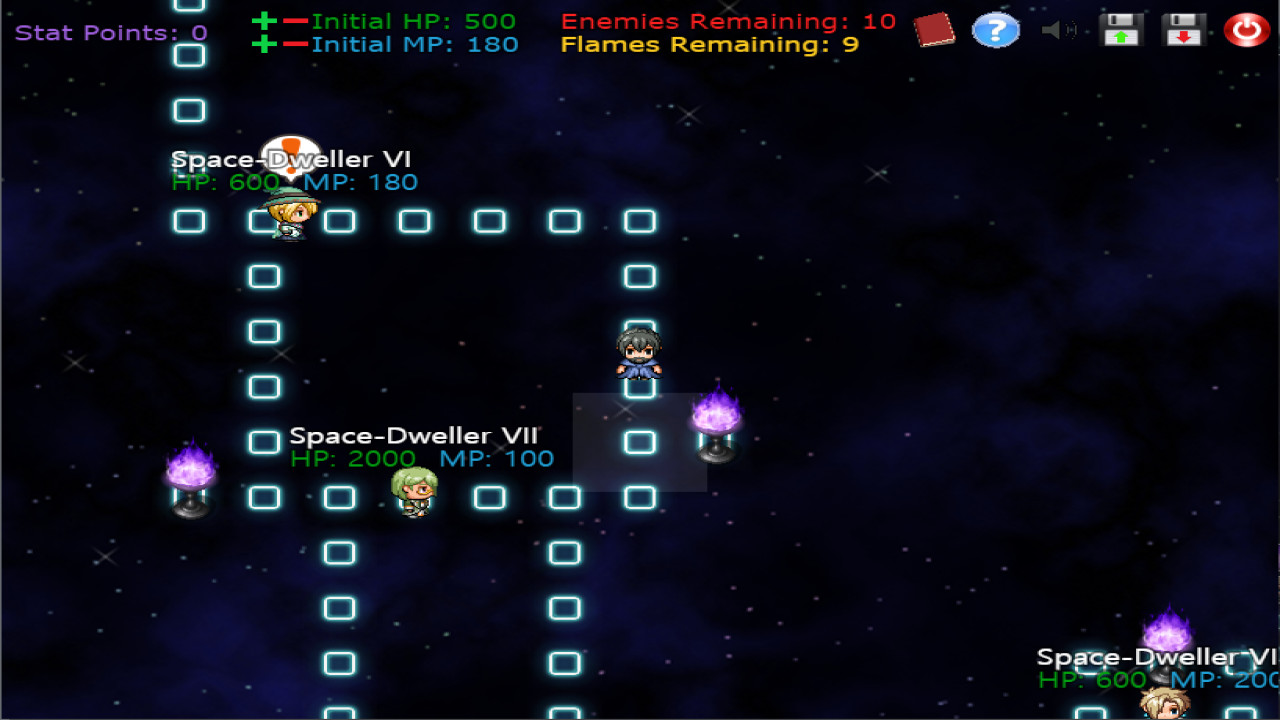Open the help question mark

click(996, 30)
